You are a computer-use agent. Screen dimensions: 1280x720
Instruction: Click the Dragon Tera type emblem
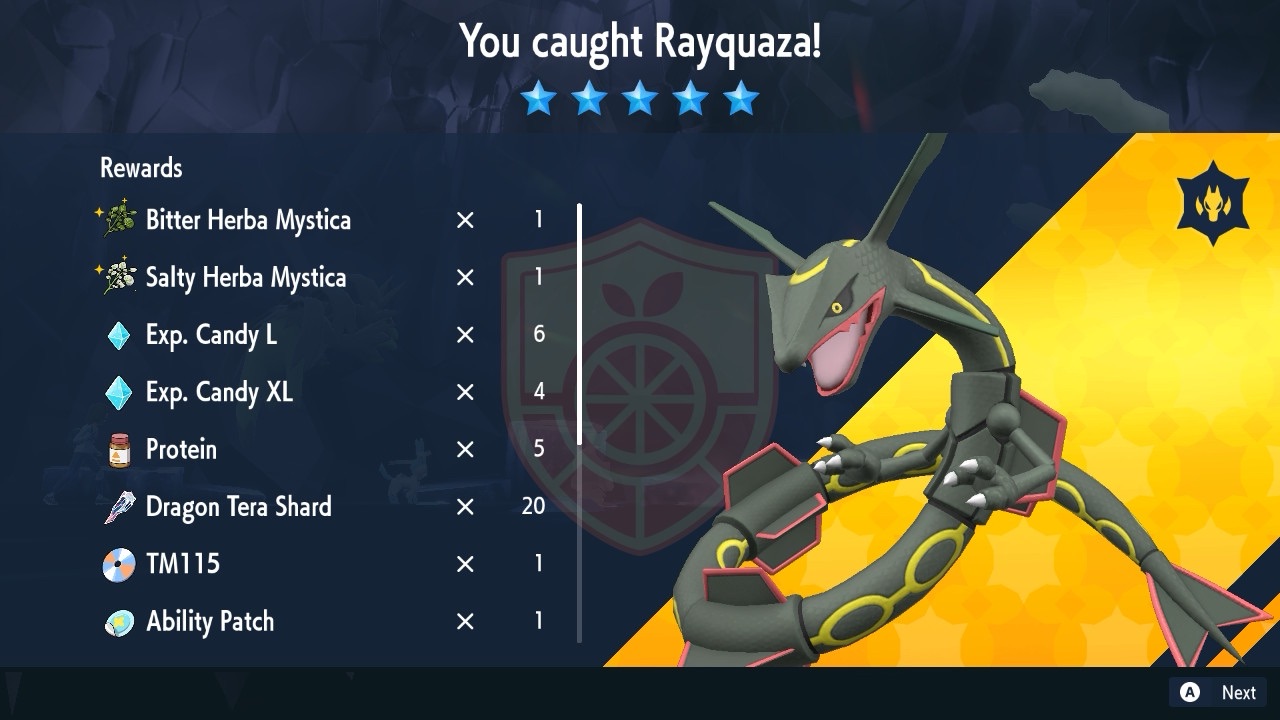point(1212,204)
